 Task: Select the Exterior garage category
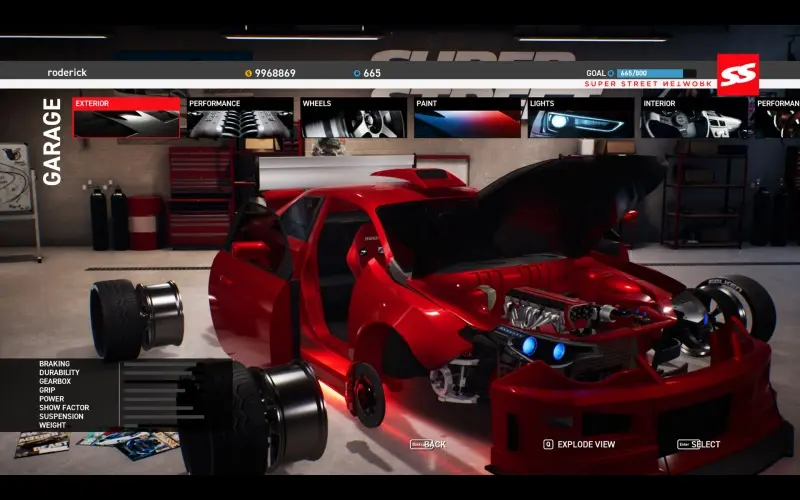pos(126,118)
